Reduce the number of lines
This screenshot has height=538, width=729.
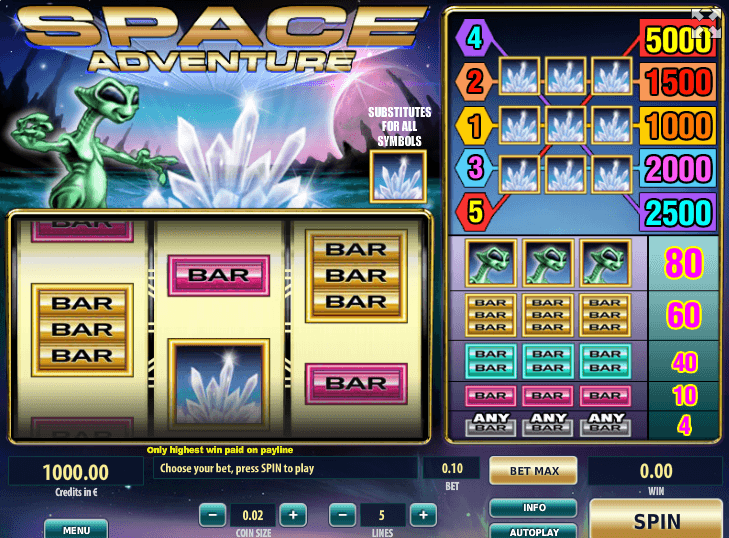pos(343,515)
